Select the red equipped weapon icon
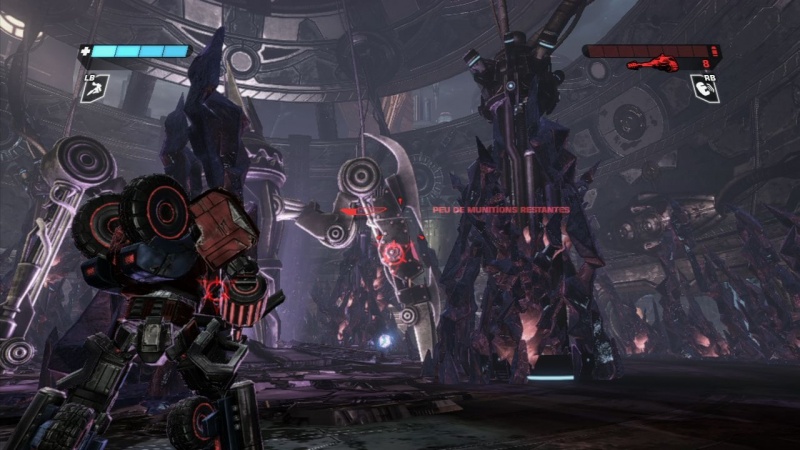Screen dimensions: 800x450 click(652, 64)
